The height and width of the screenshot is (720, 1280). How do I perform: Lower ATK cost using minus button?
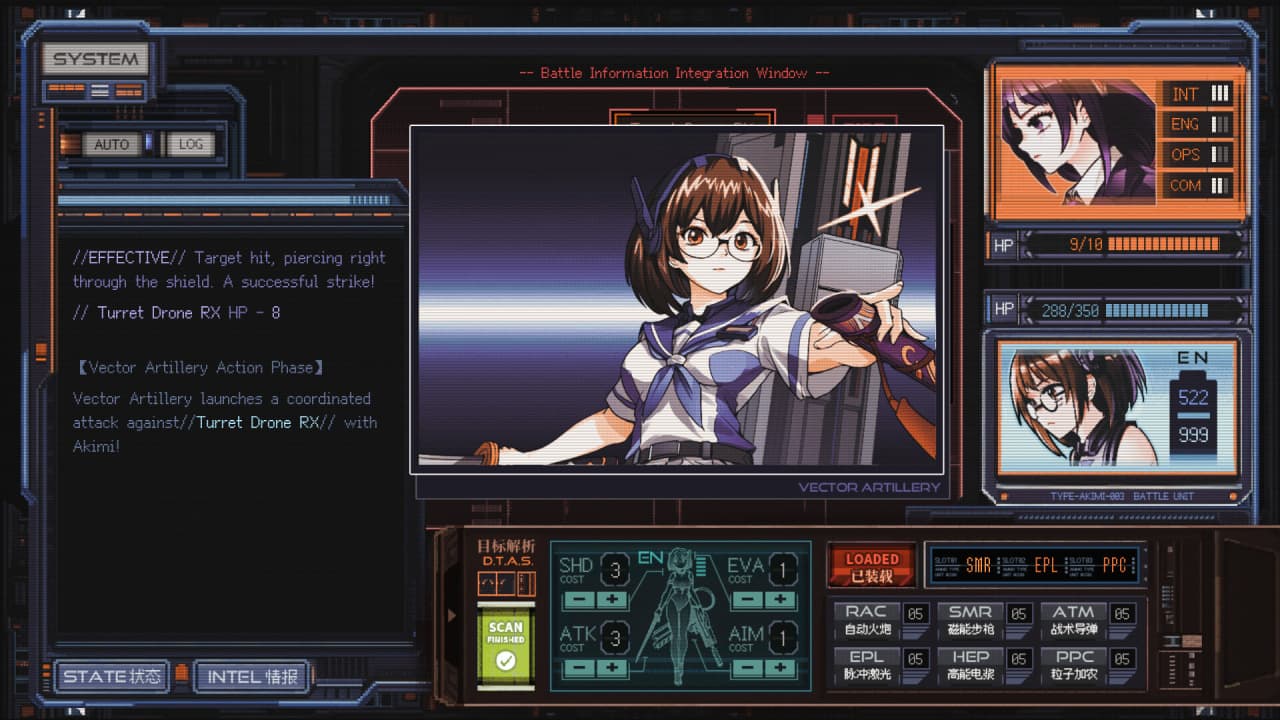(x=578, y=667)
